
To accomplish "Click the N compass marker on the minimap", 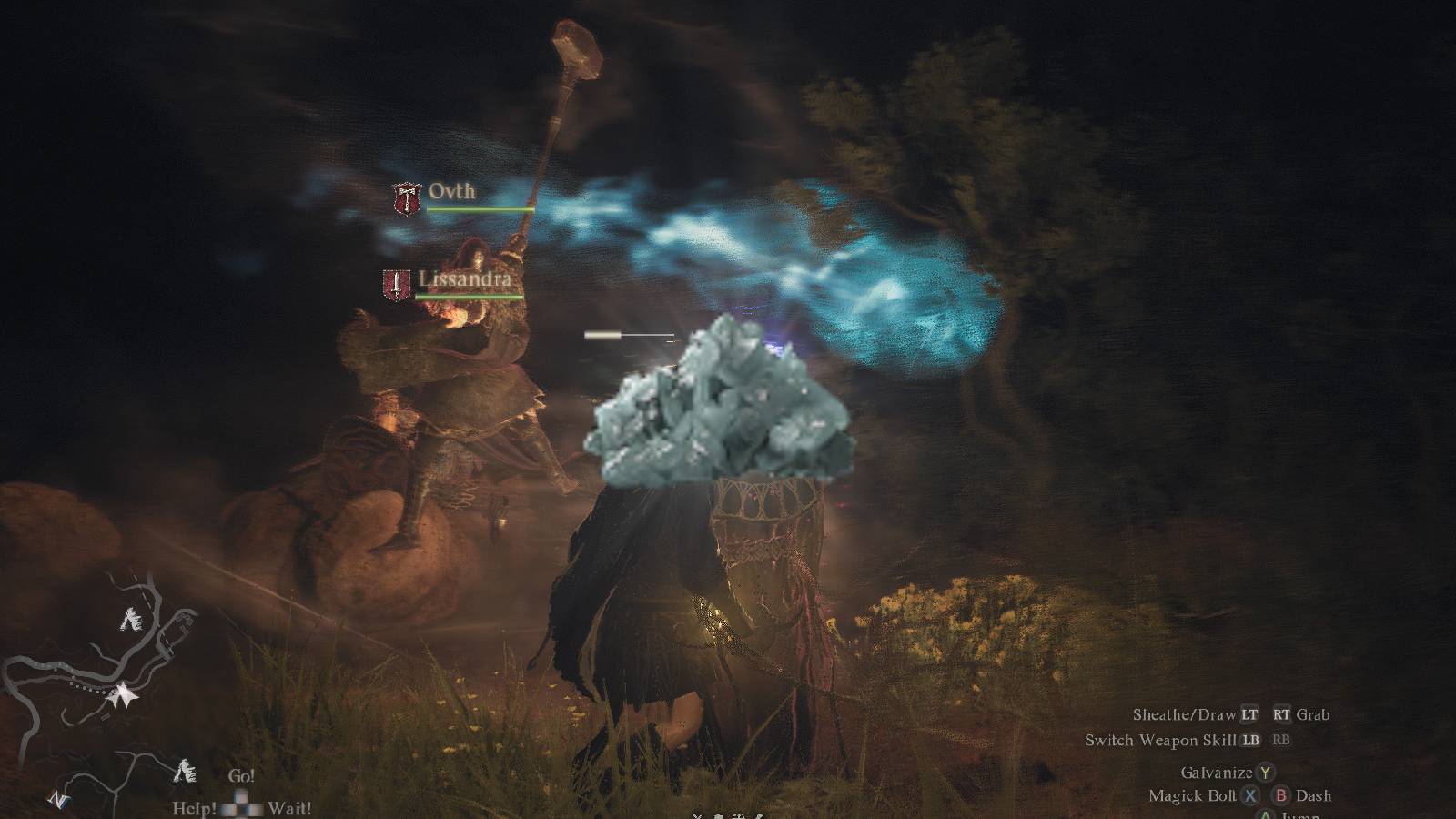I will [58, 800].
